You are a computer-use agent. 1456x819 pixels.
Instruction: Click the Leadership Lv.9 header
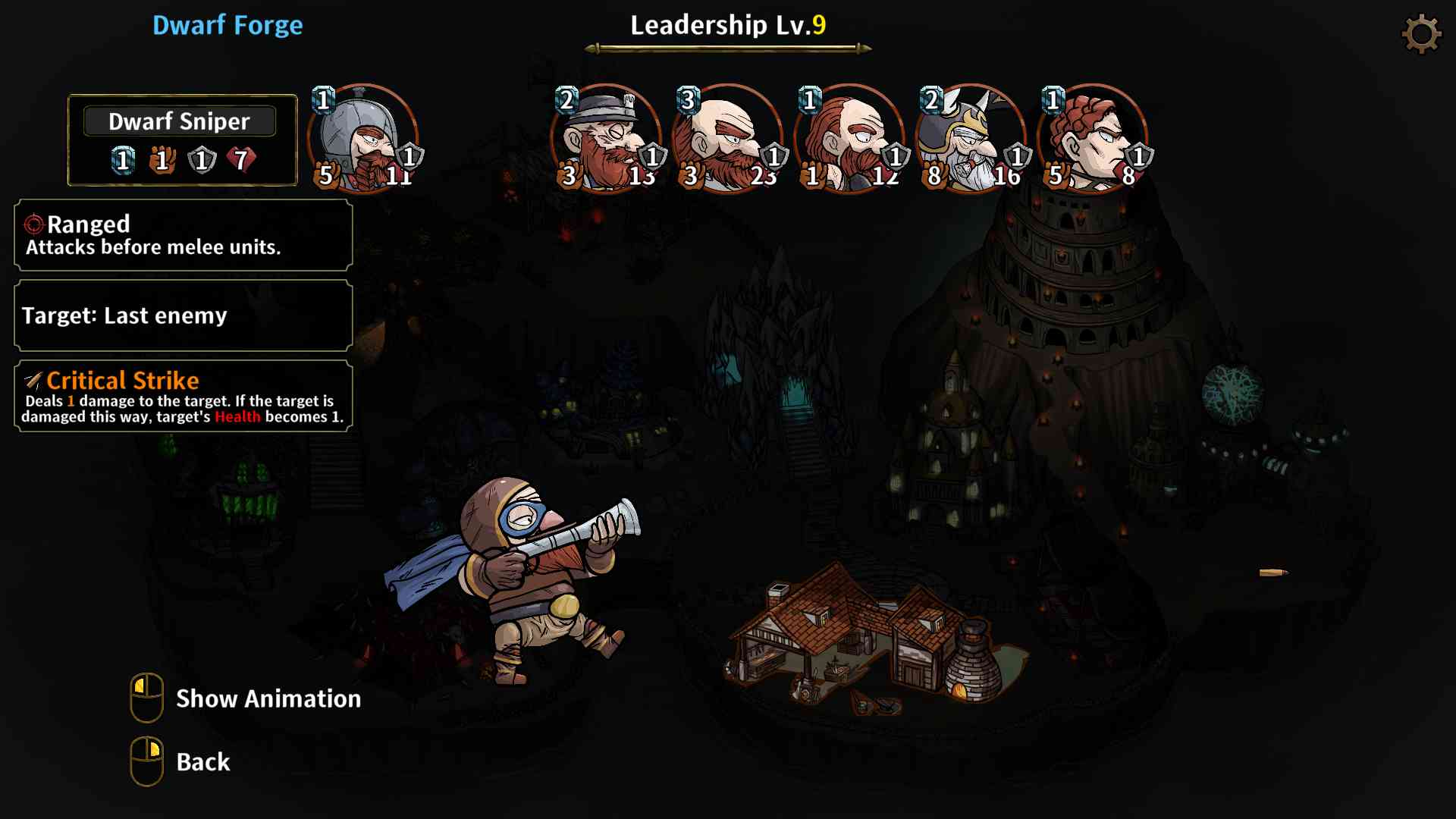[728, 24]
